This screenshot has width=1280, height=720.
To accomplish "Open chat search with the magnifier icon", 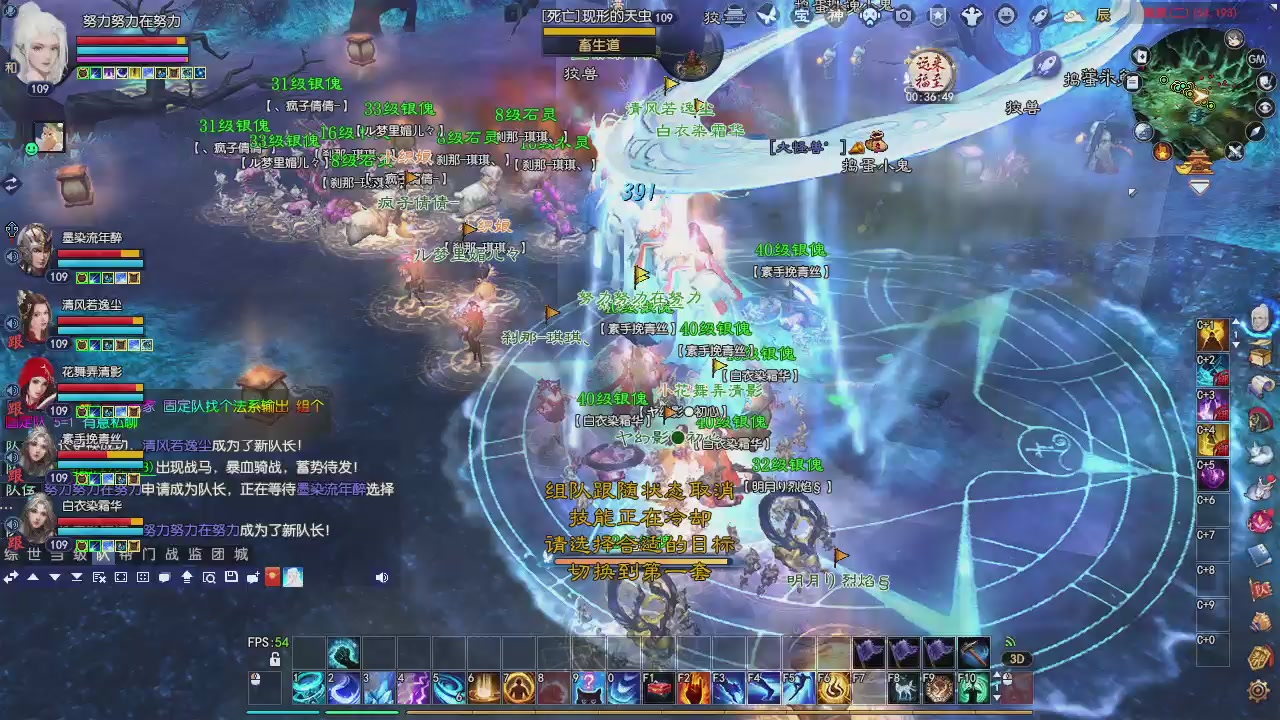I will pyautogui.click(x=210, y=578).
